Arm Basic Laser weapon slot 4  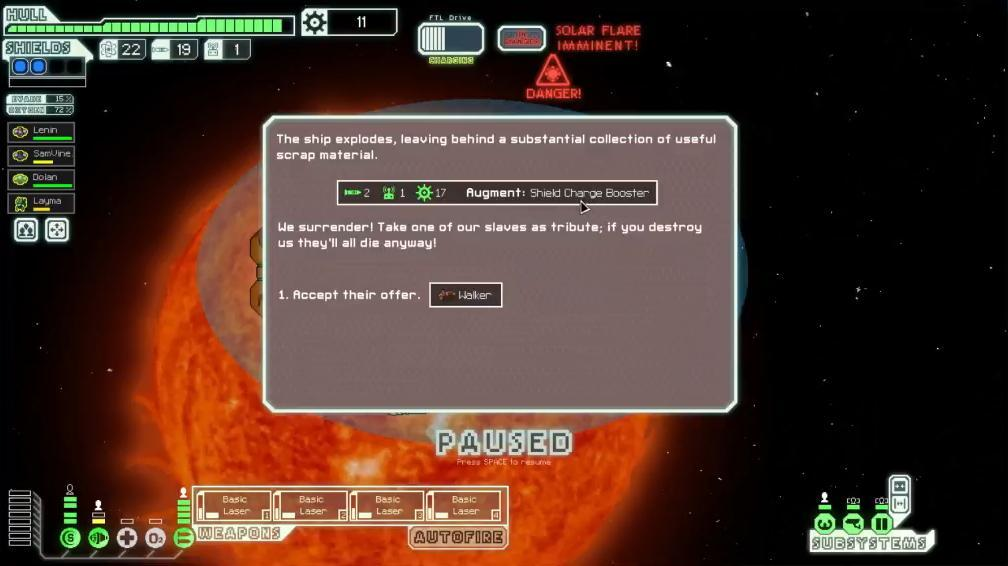pyautogui.click(x=464, y=506)
